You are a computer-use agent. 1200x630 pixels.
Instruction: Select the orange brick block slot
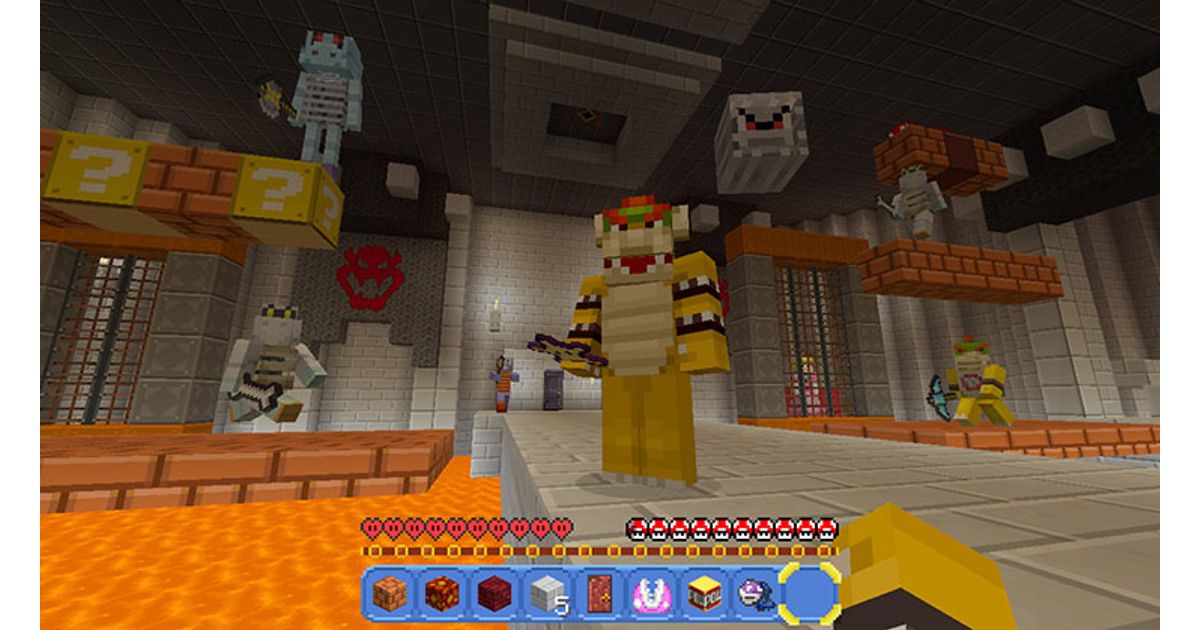point(389,594)
